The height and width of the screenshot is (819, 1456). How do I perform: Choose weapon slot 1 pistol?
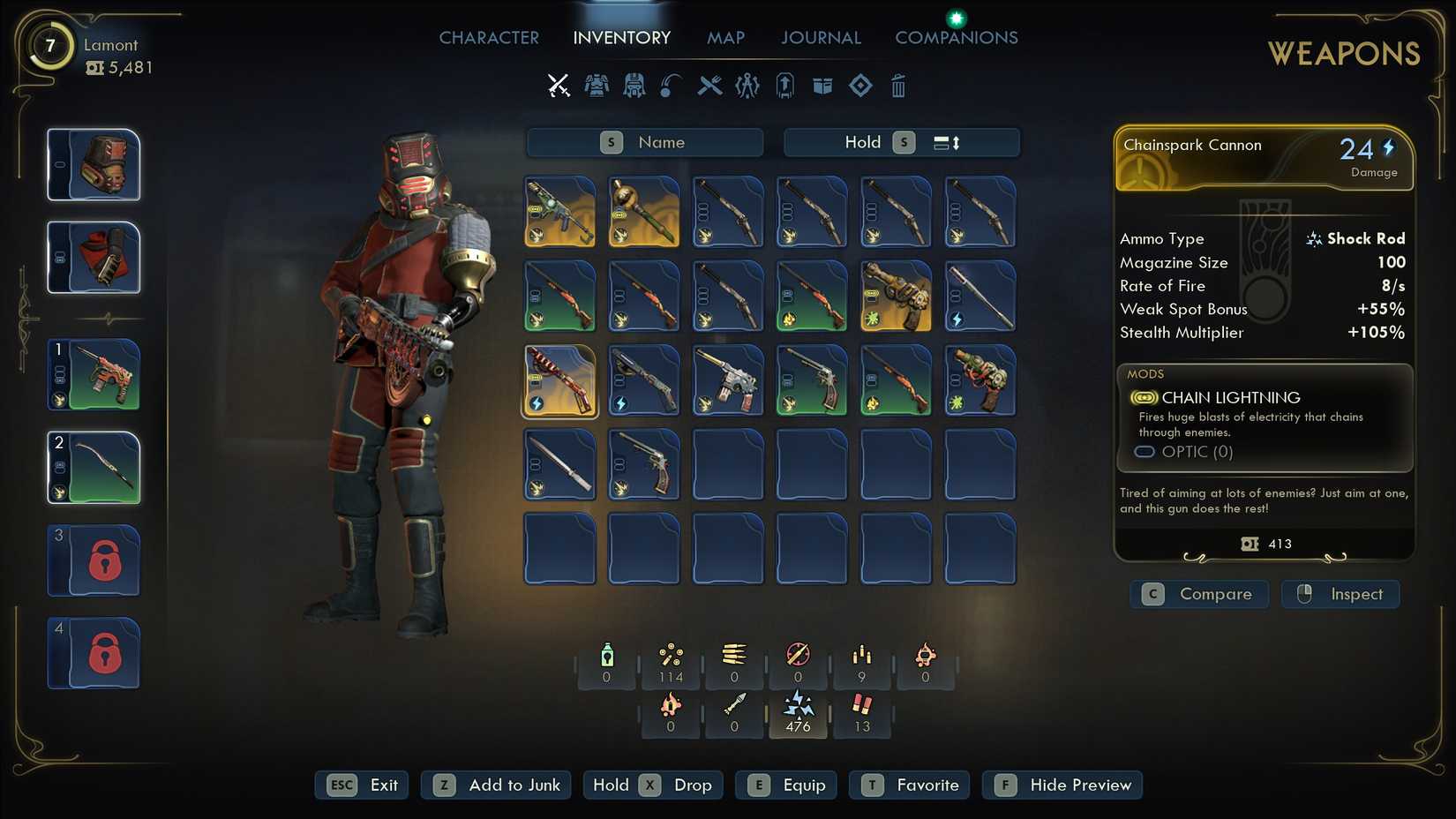coord(94,374)
